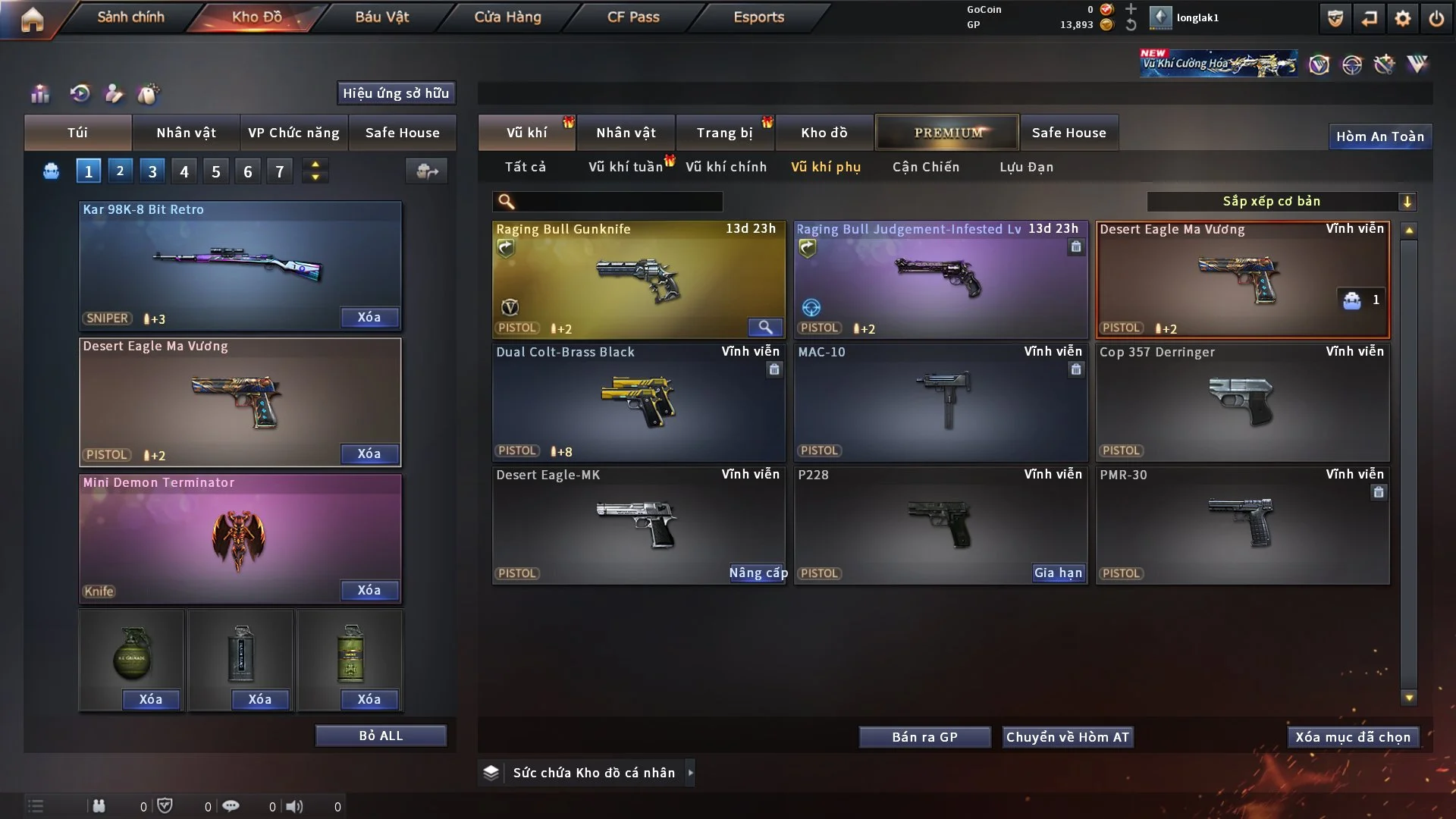Upgrade the Desert Eagle-MK with Nâng cấp
This screenshot has width=1456, height=819.
tap(758, 573)
